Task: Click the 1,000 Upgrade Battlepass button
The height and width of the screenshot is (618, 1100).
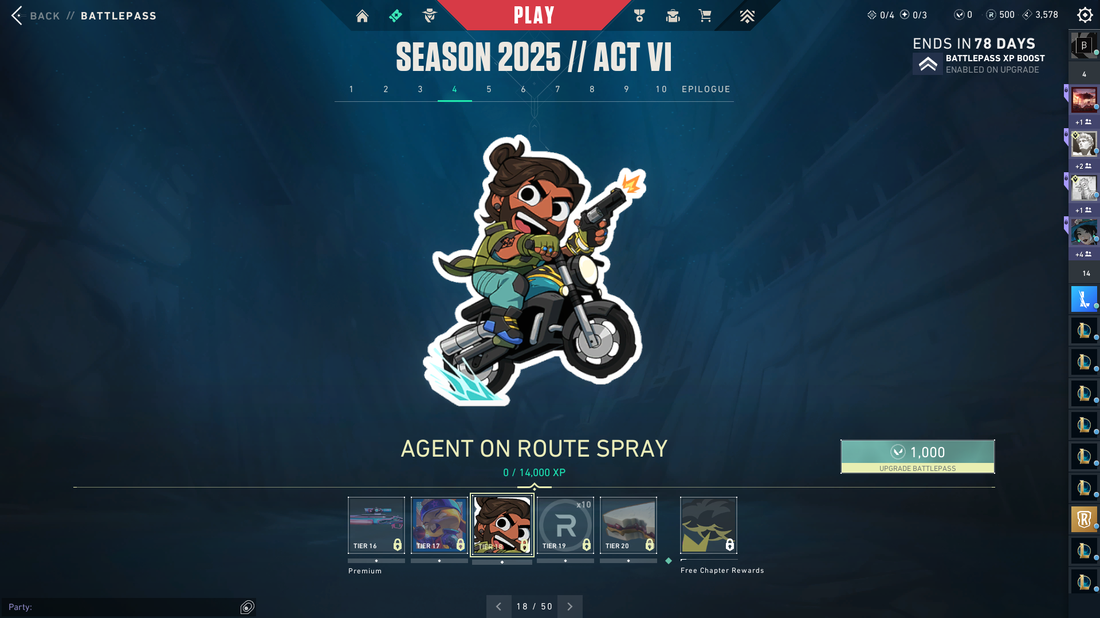Action: pyautogui.click(x=917, y=456)
